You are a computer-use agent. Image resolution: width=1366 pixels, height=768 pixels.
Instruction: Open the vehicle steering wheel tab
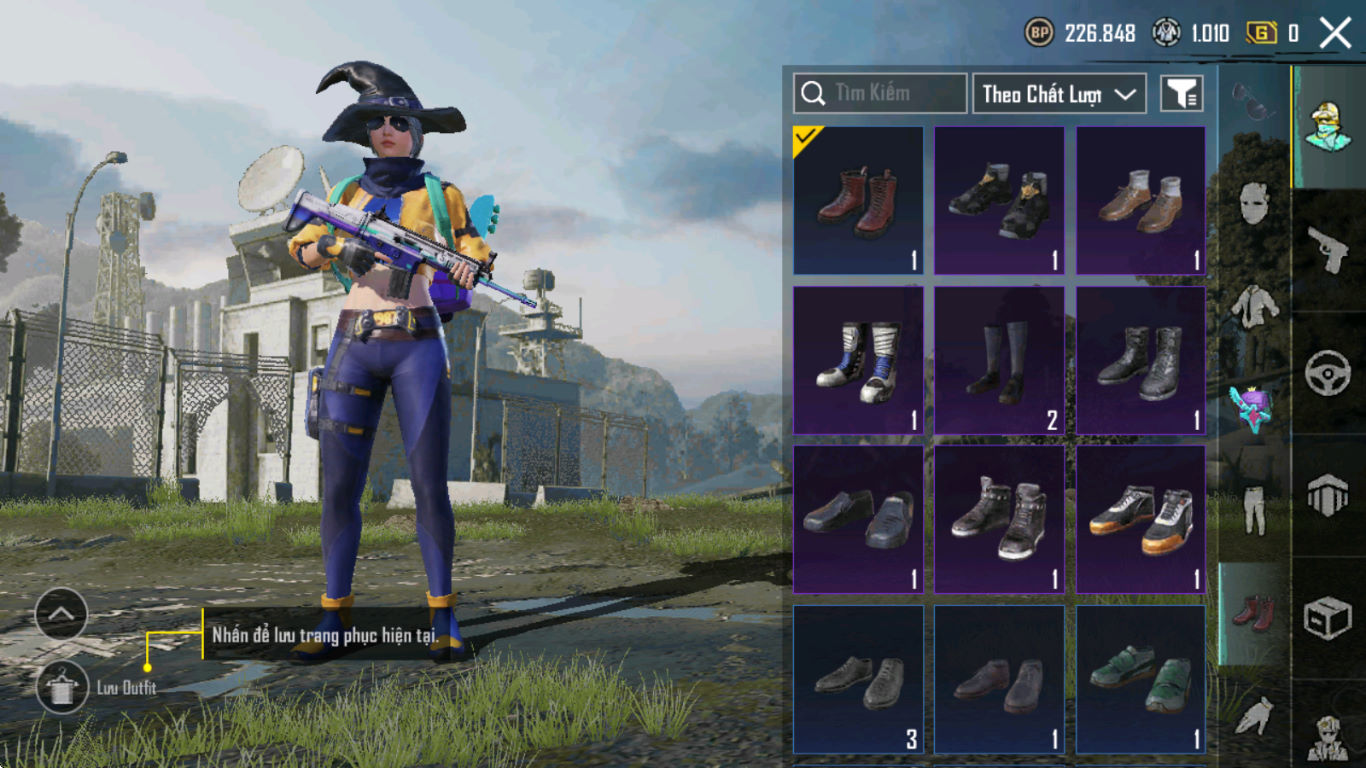pyautogui.click(x=1328, y=373)
